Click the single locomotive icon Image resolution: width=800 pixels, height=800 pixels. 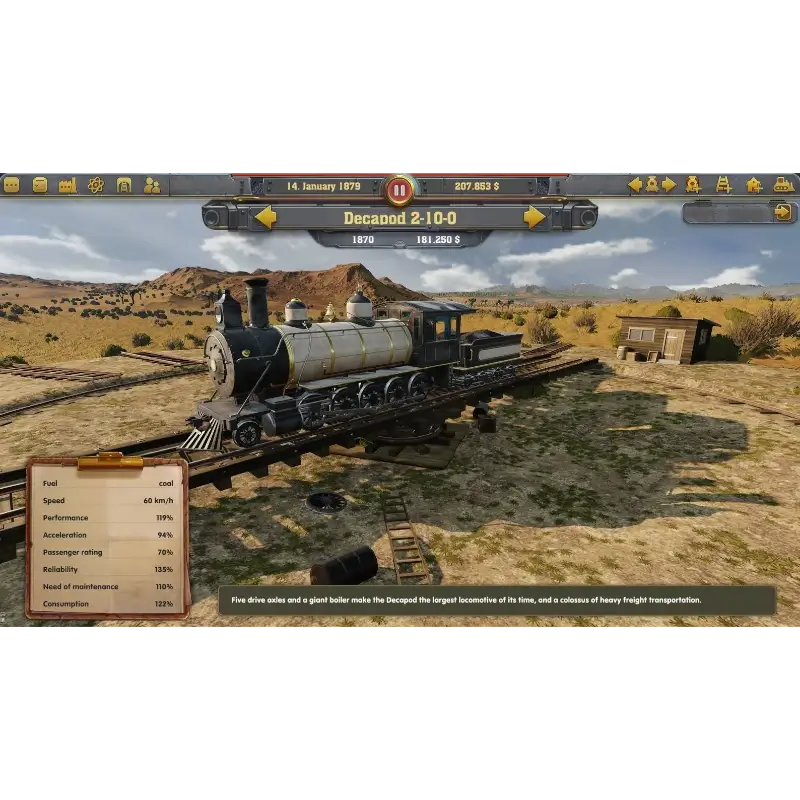(693, 184)
